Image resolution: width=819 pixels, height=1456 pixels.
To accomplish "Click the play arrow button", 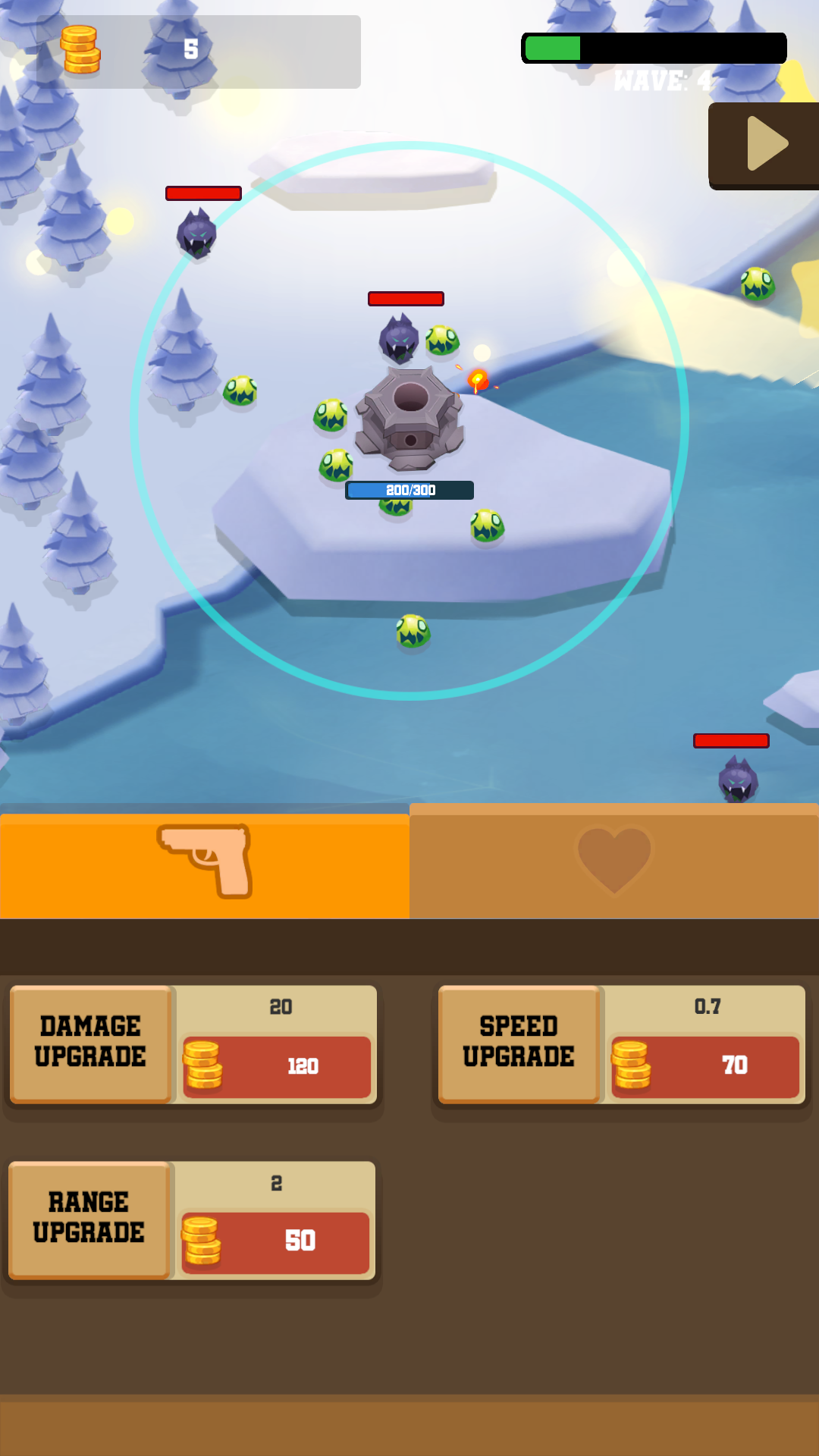I will (766, 144).
